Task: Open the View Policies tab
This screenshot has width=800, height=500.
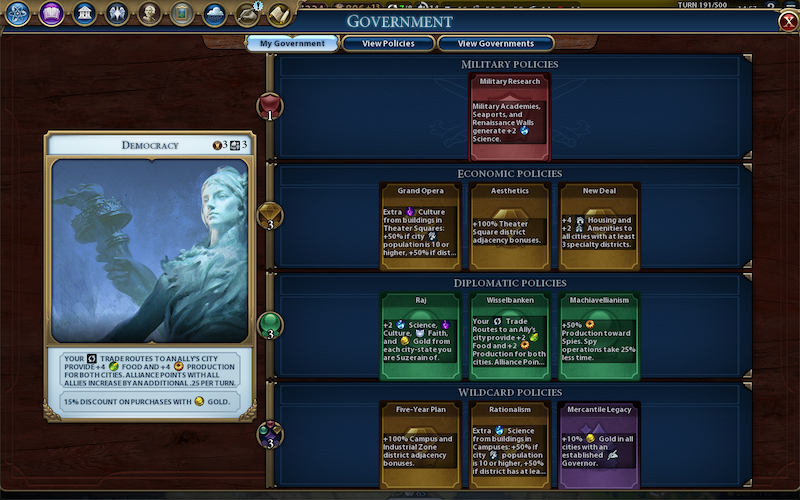Action: 388,44
